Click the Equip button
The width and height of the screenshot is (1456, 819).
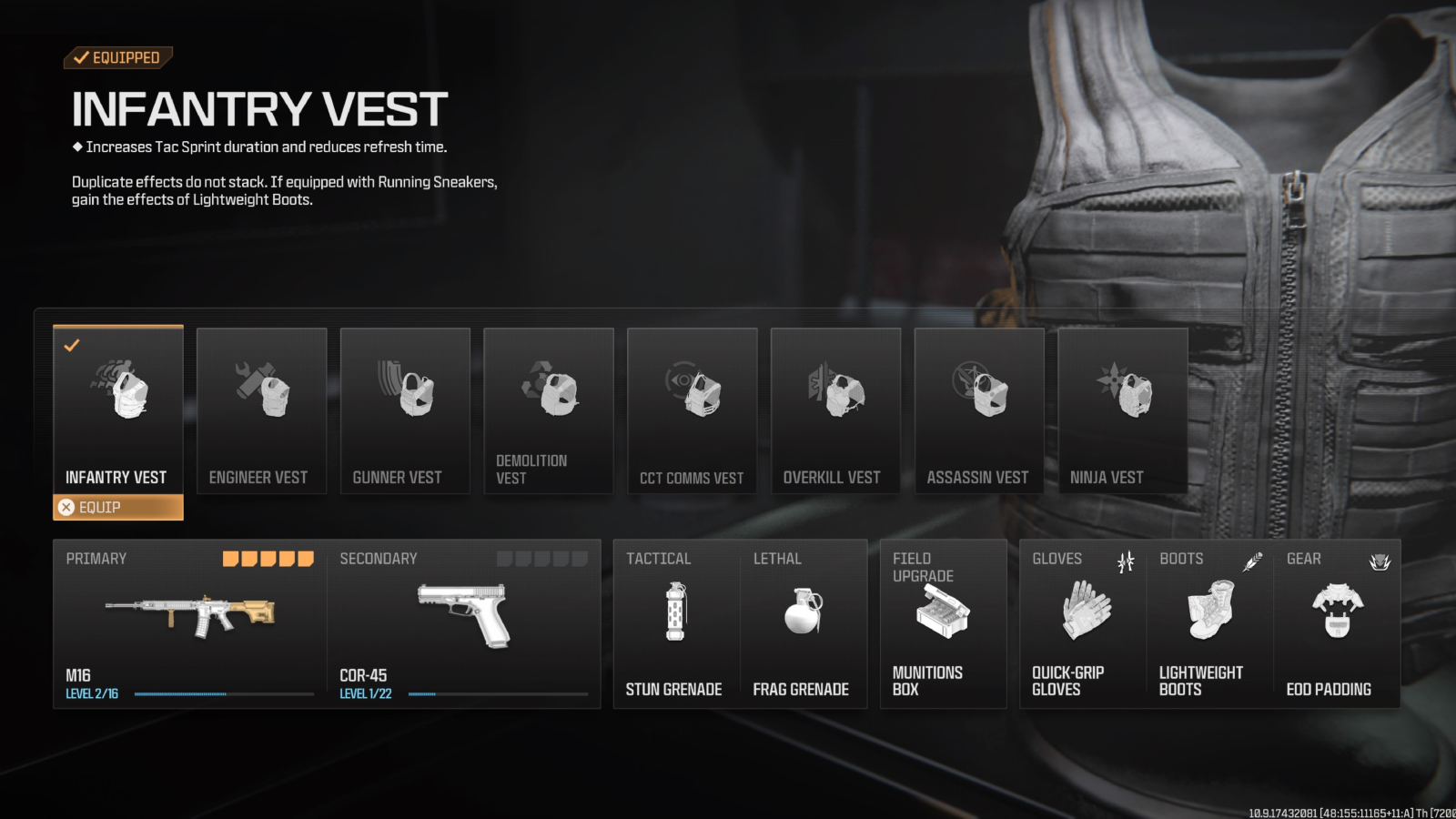point(118,507)
